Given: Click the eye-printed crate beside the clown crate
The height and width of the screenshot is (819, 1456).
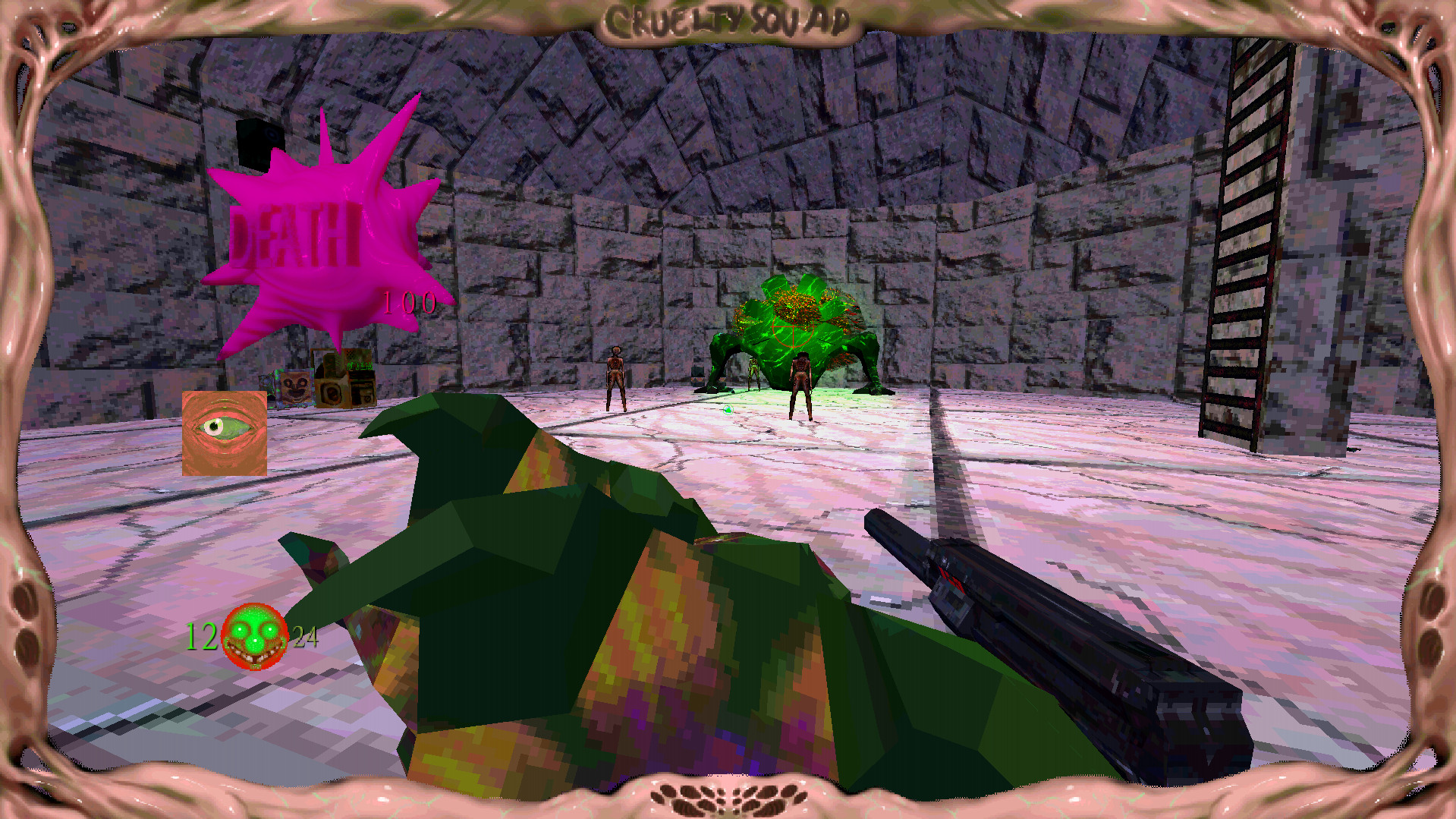Looking at the screenshot, I should (332, 392).
